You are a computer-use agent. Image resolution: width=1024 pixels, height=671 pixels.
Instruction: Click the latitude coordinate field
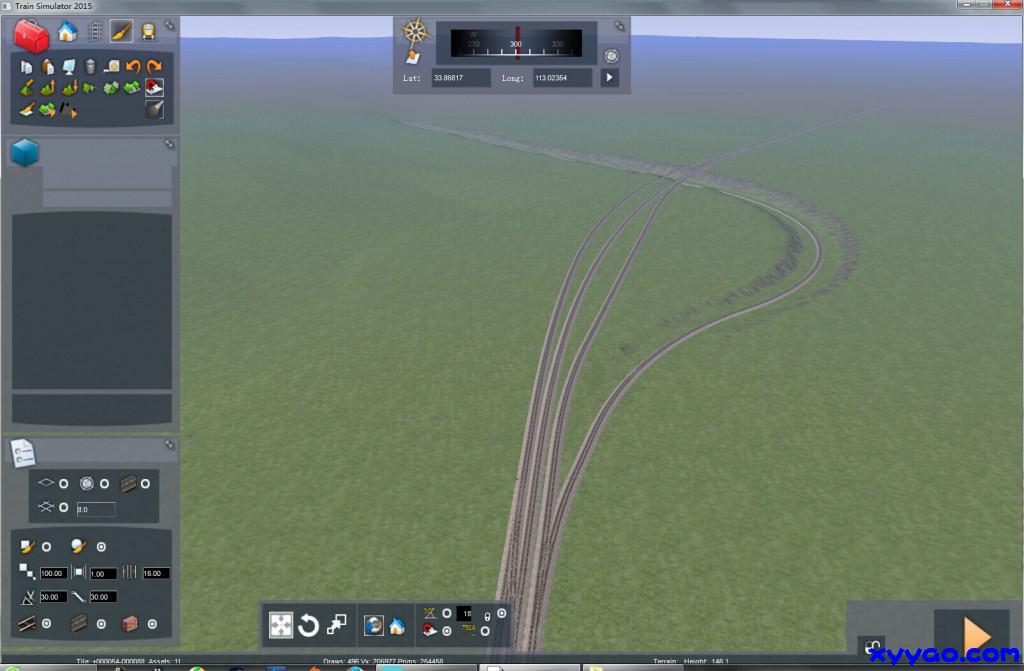461,77
